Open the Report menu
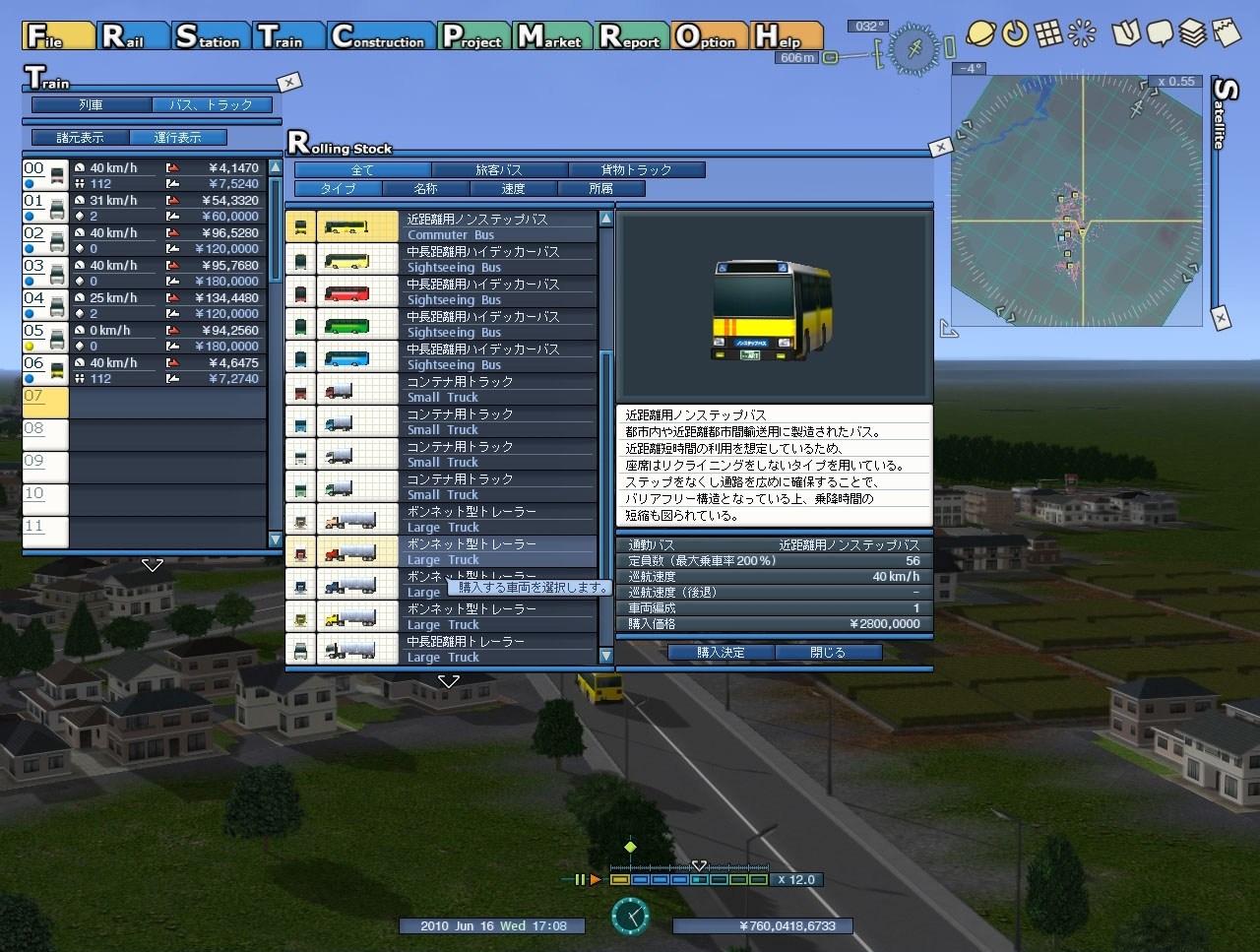Screen dimensions: 1260x952 [632, 36]
